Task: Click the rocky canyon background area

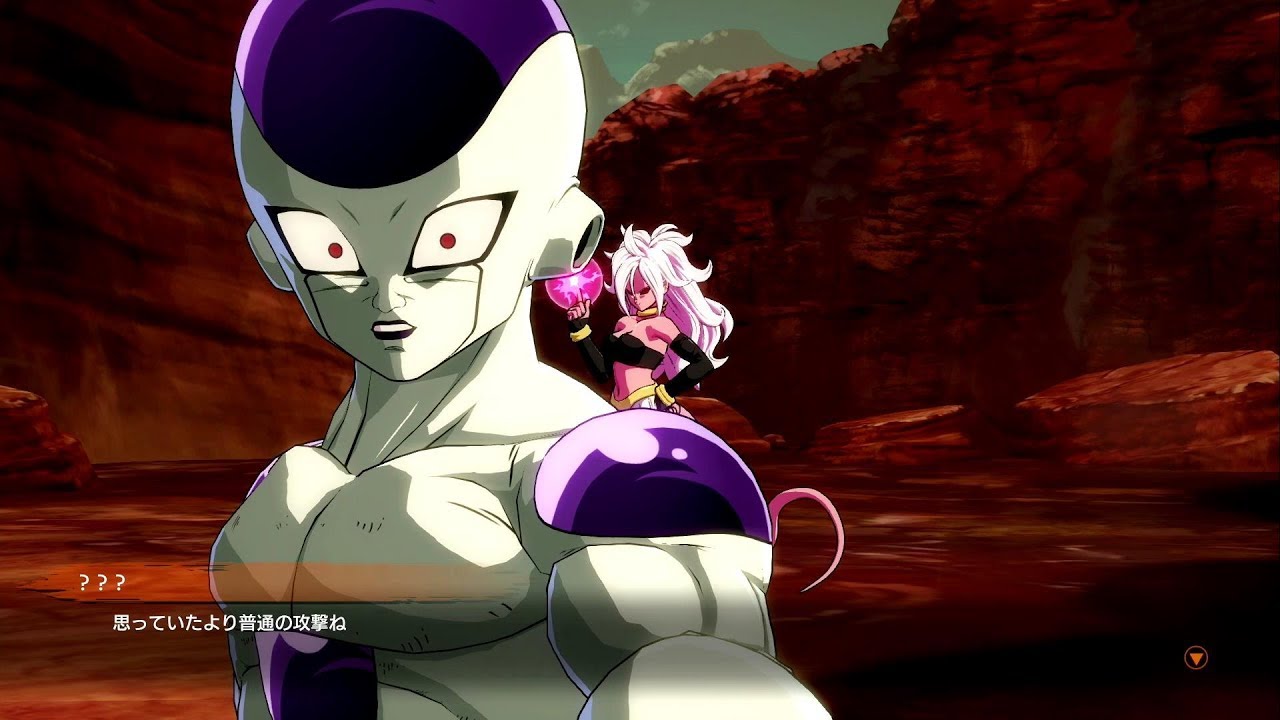Action: pyautogui.click(x=1050, y=150)
